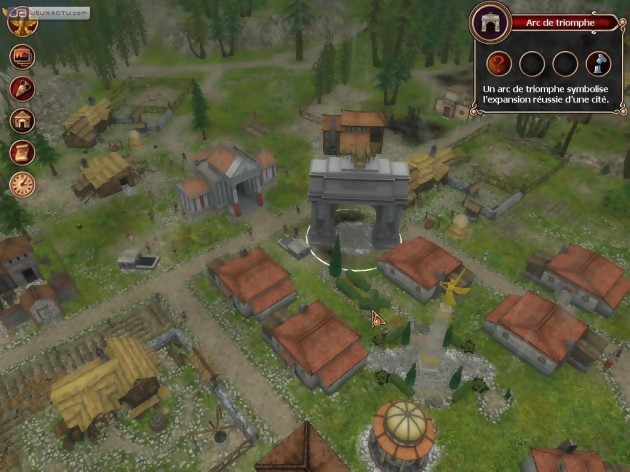630x472 pixels.
Task: Click the clock icon in the sidebar
Action: pyautogui.click(x=22, y=184)
